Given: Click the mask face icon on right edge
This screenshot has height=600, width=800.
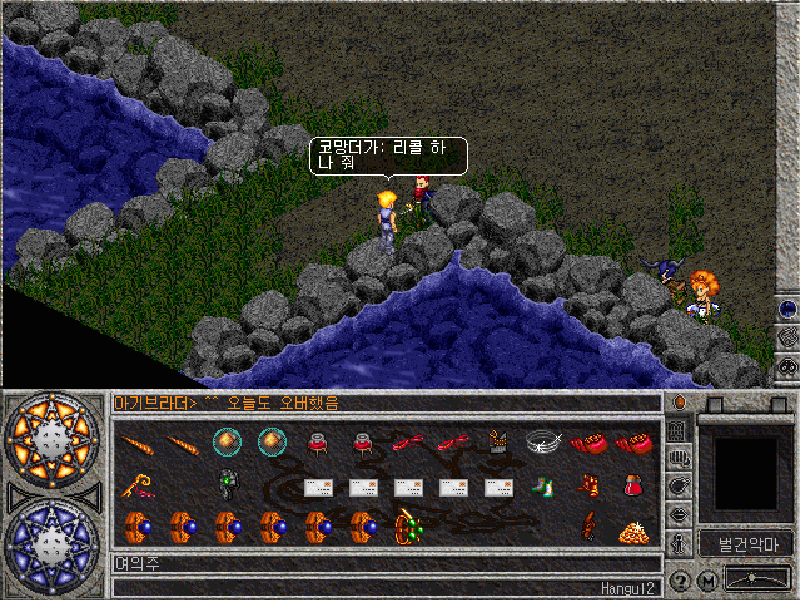Looking at the screenshot, I should coord(787,367).
